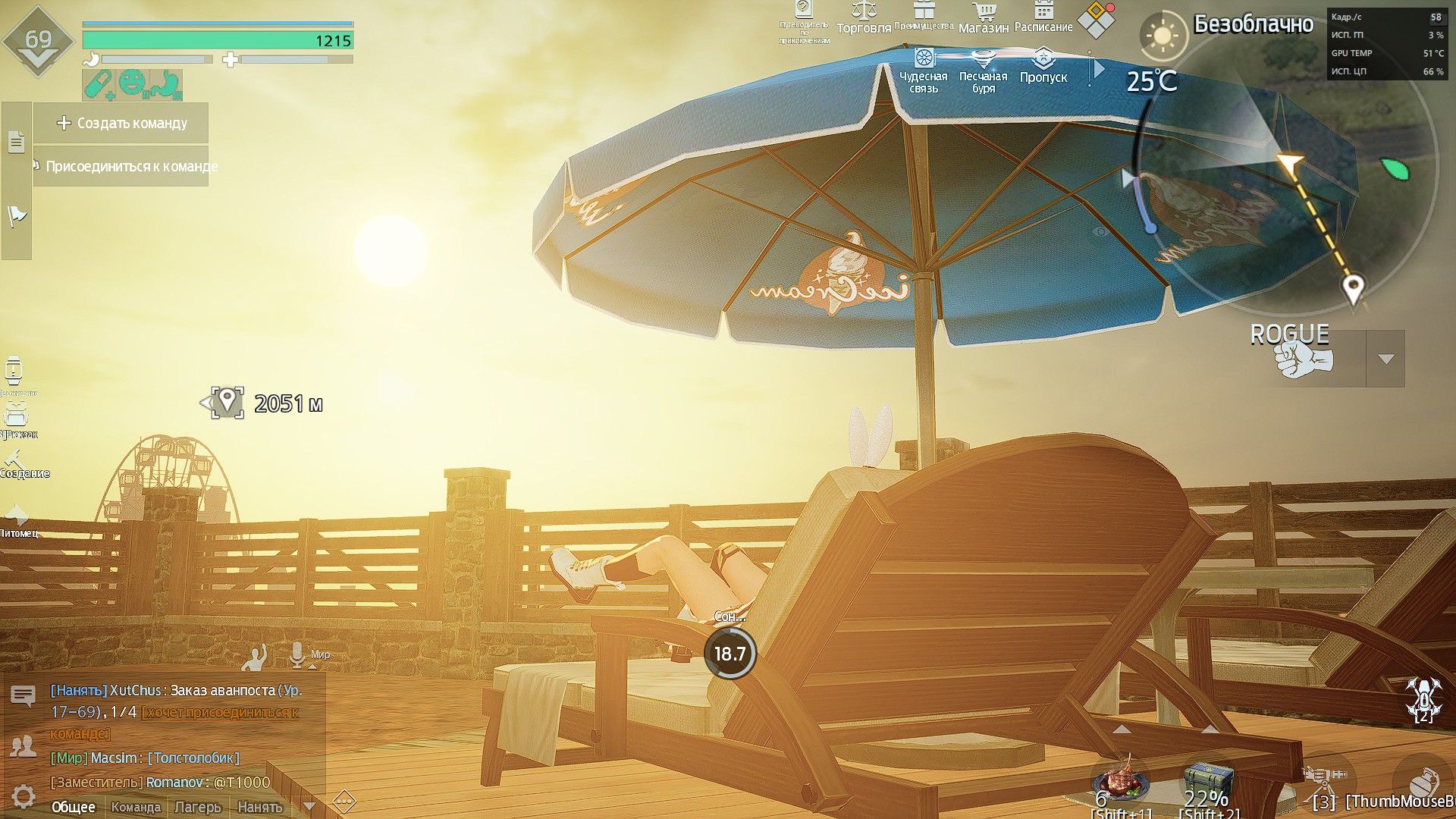Viewport: 1456px width, 819px height.
Task: Switch to the Команда chat tab
Action: 136,807
